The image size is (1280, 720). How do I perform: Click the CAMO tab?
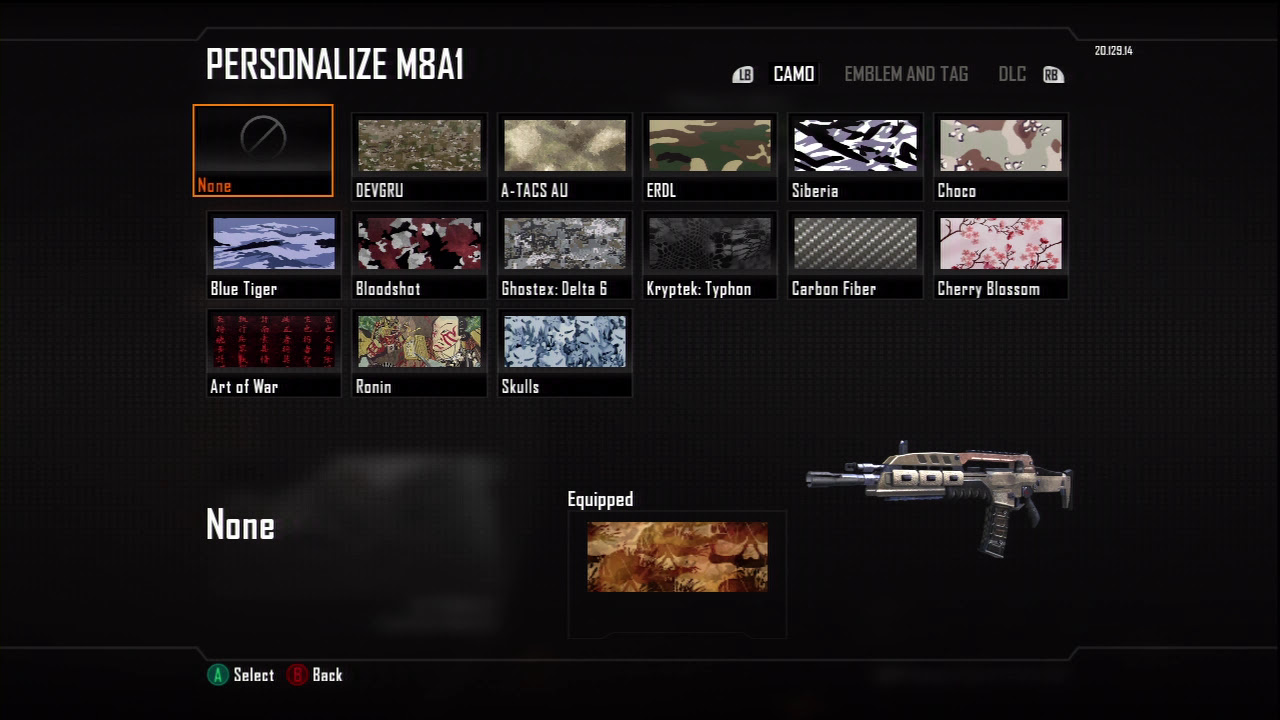coord(794,74)
